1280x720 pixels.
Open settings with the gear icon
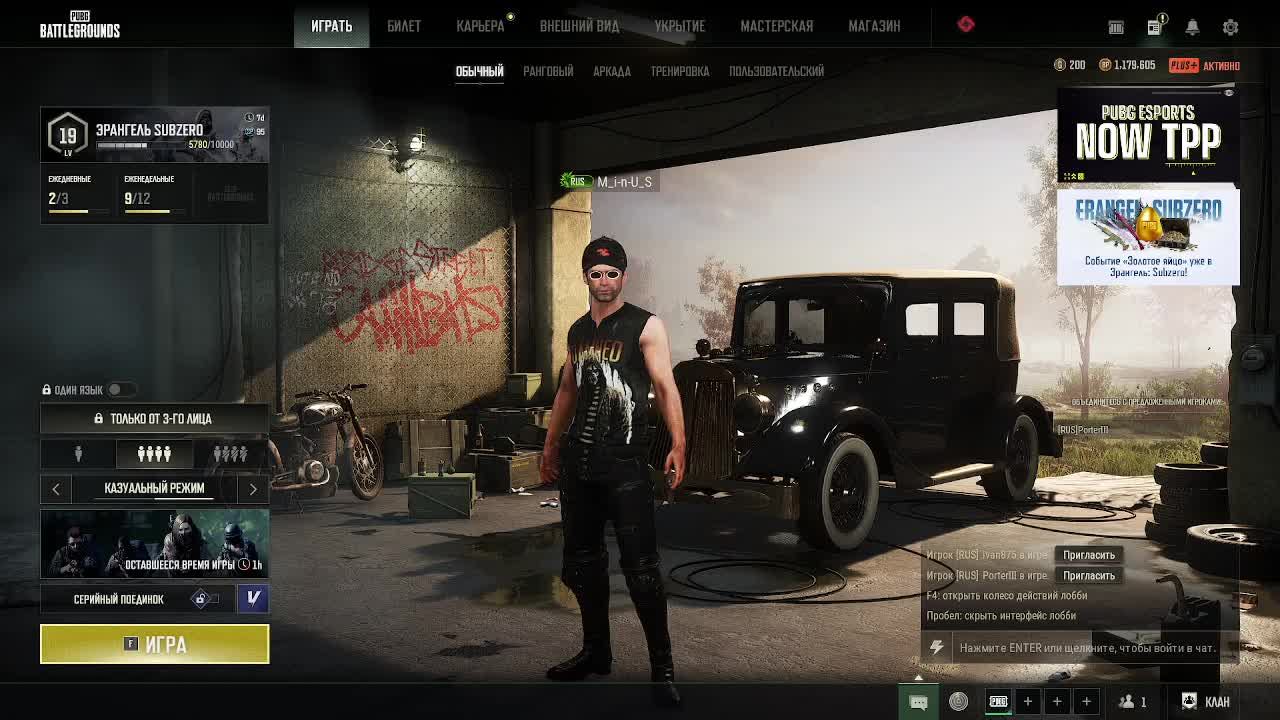(x=1230, y=27)
